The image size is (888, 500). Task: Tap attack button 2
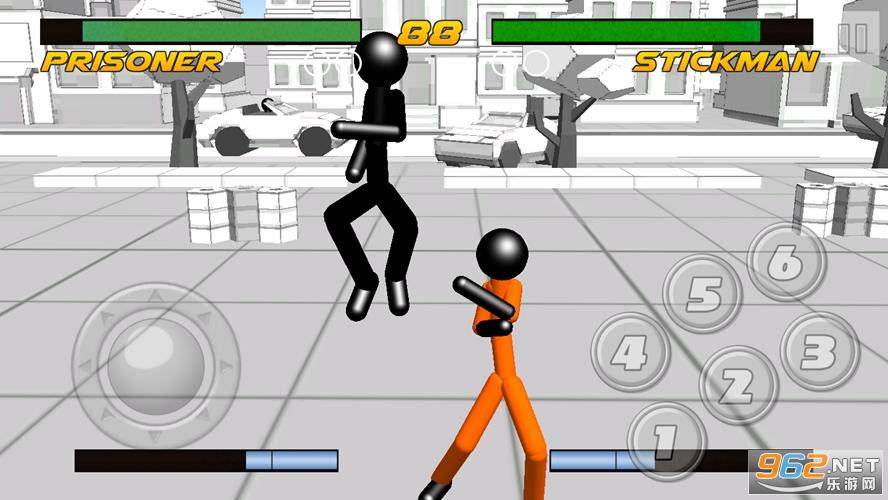[x=737, y=385]
